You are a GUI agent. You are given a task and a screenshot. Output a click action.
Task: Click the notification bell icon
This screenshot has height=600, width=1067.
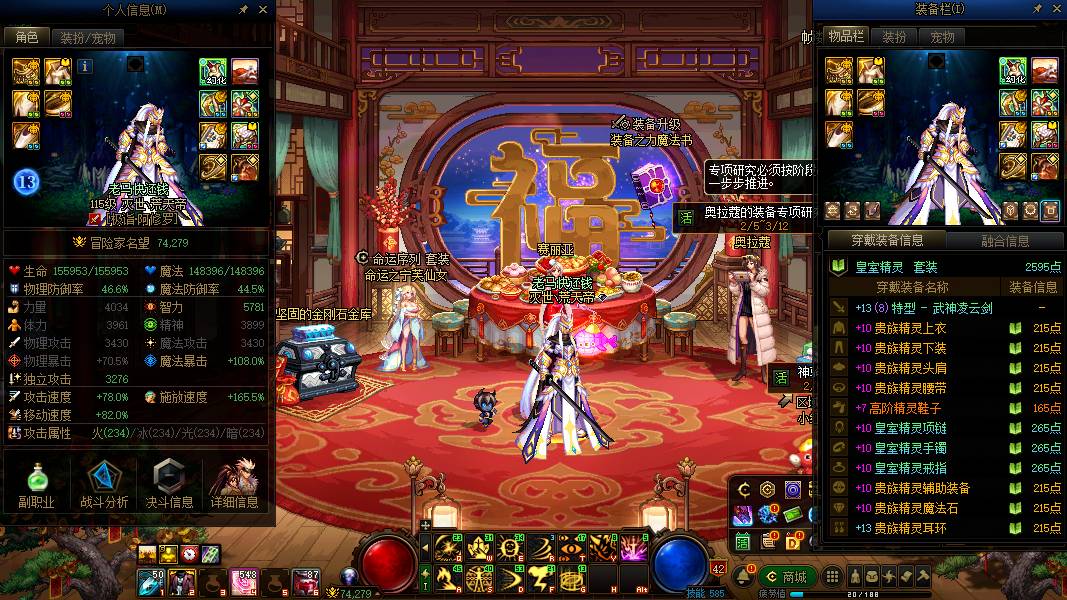coord(745,577)
